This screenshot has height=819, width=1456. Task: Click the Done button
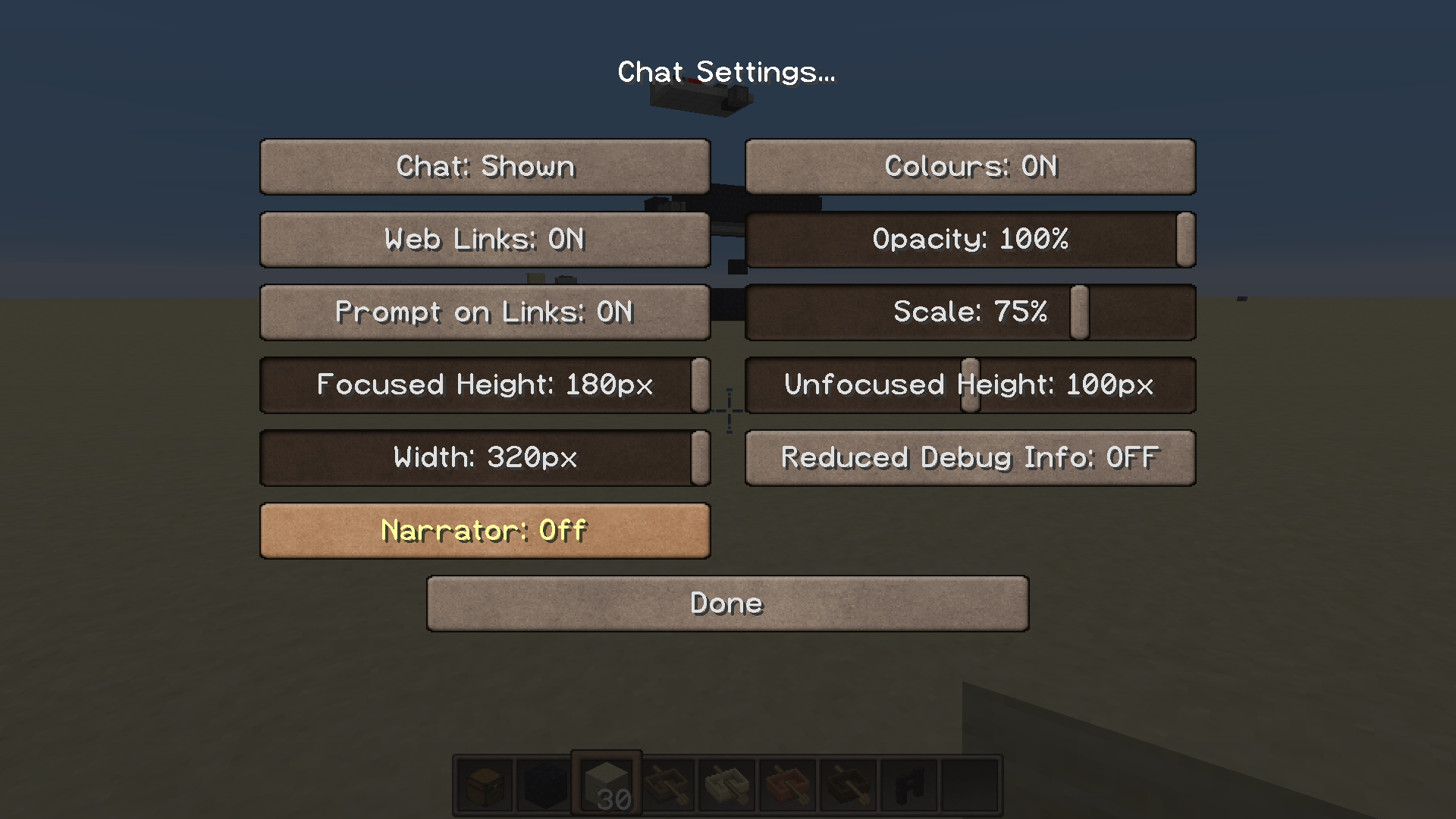726,603
